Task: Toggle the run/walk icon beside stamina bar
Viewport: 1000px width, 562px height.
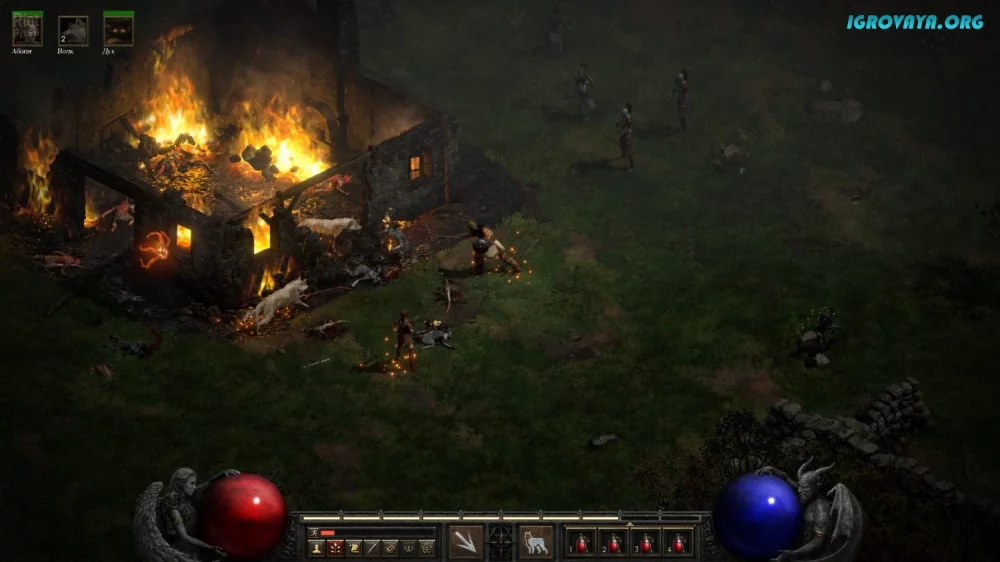Action: point(313,532)
